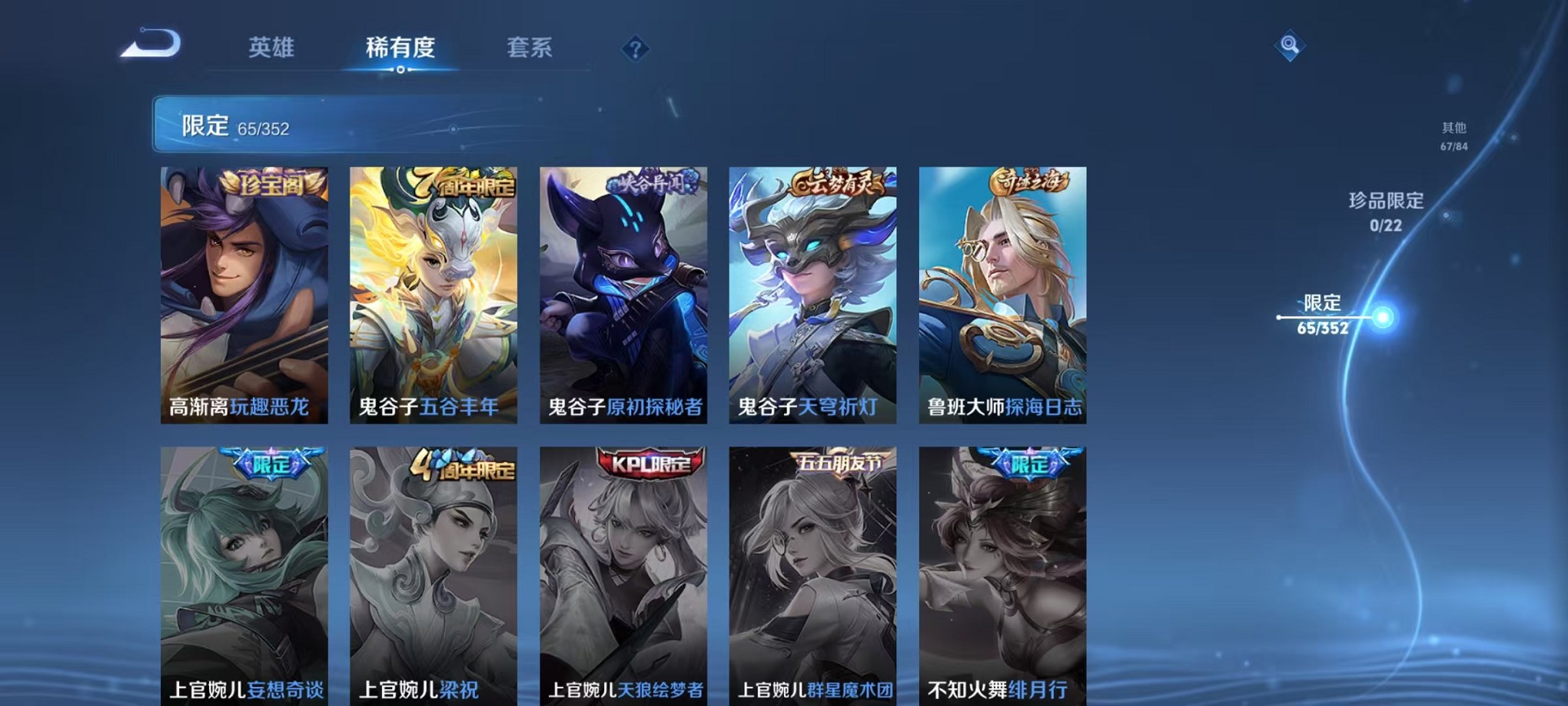Switch to the 英雄 tab
1568x706 pixels.
(x=271, y=48)
